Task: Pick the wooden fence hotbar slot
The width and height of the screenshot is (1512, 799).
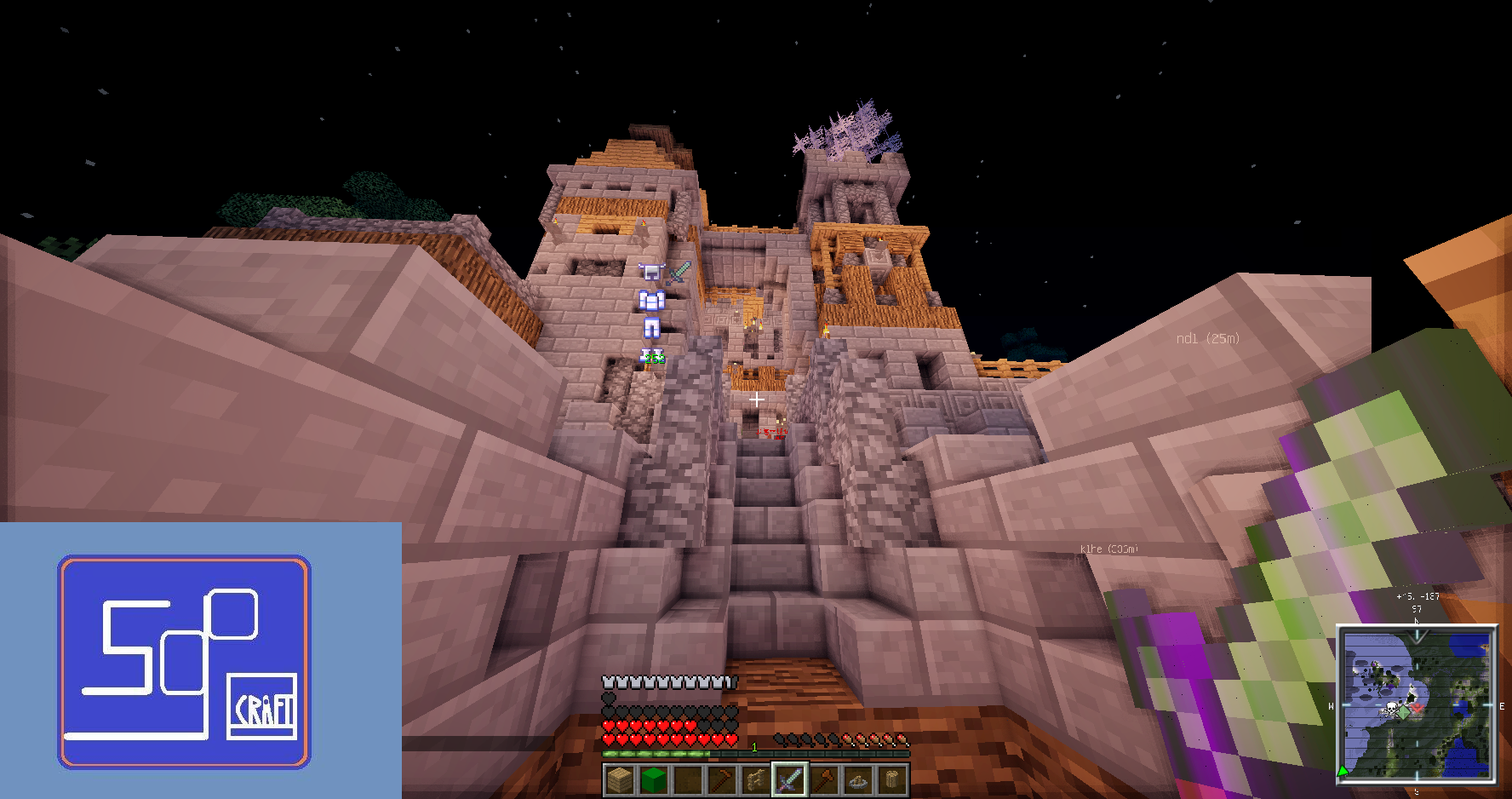Action: pyautogui.click(x=755, y=779)
